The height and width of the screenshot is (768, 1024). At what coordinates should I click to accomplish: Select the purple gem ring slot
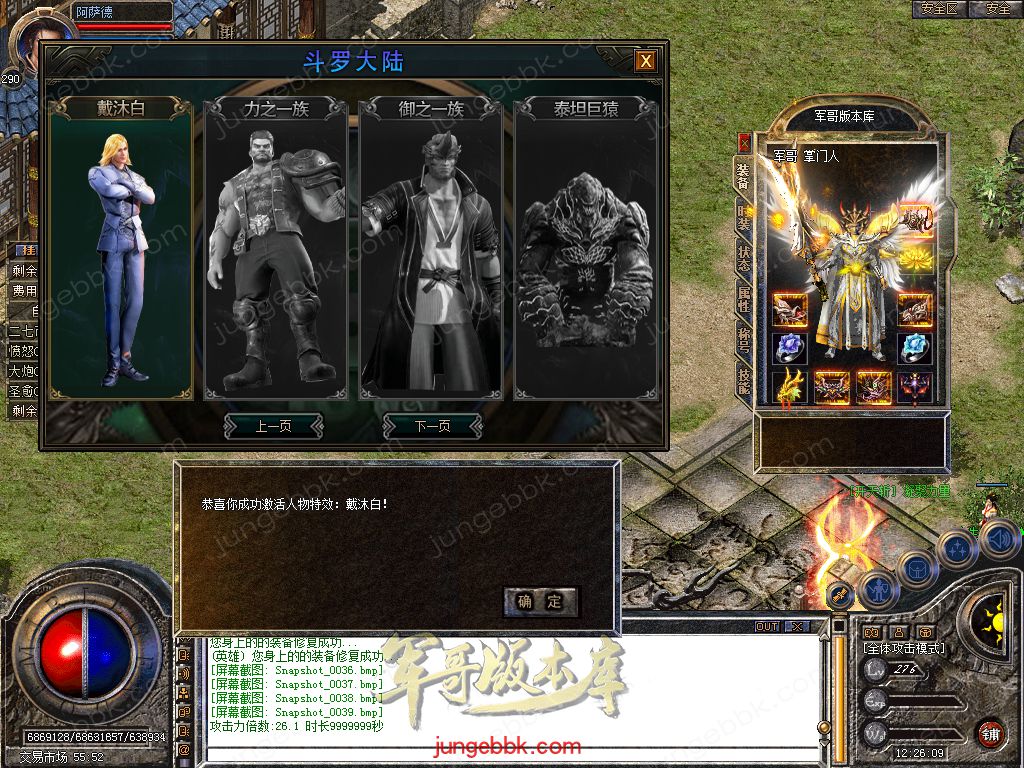790,348
